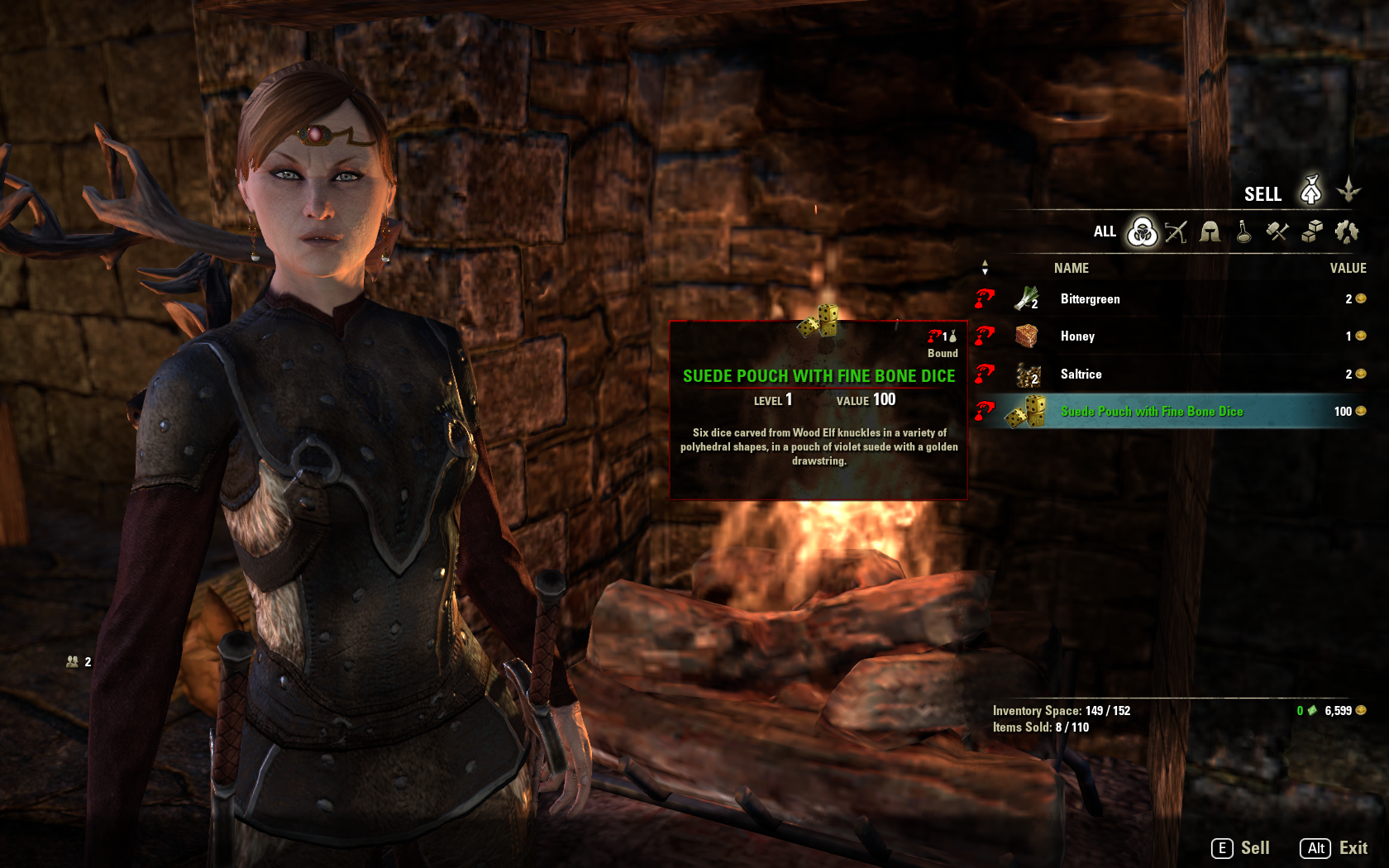The height and width of the screenshot is (868, 1389).
Task: Filter by the stacked cubes category
Action: [1311, 232]
